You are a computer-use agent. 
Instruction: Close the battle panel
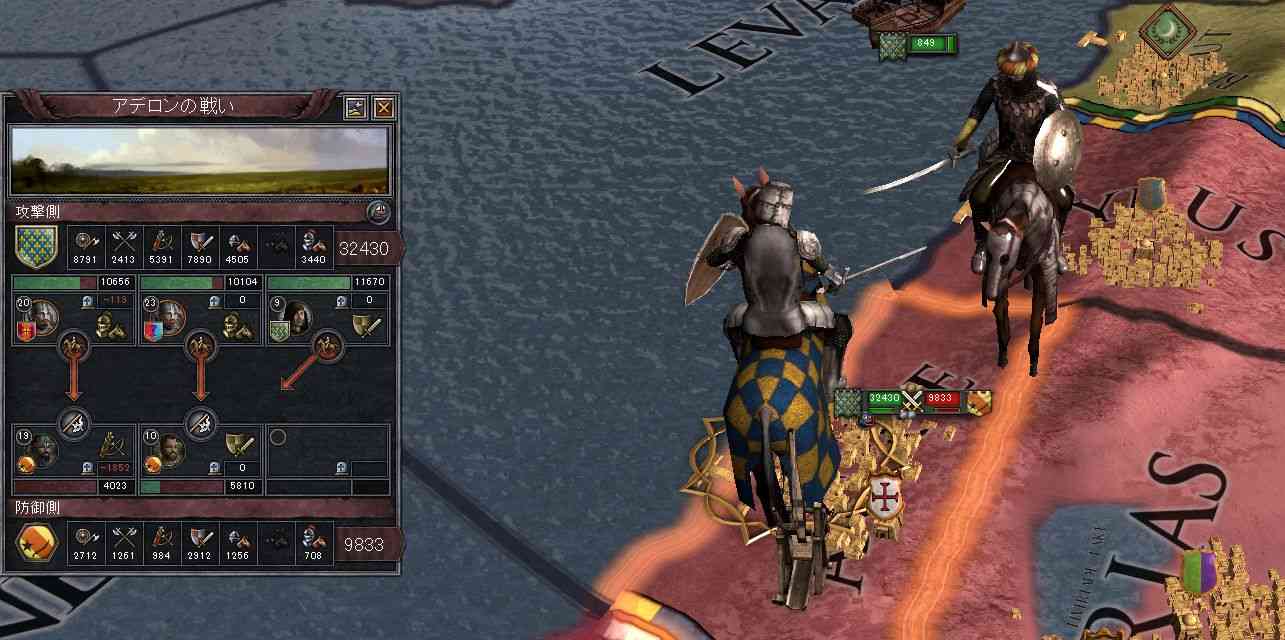pos(384,108)
